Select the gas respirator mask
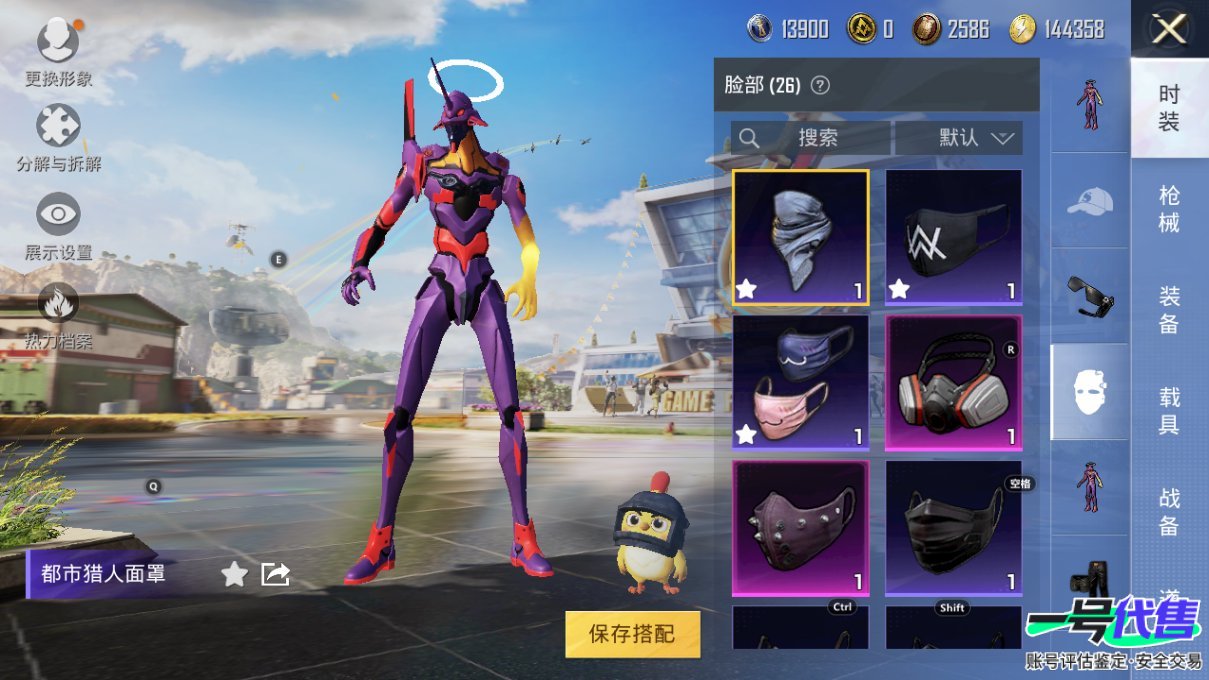 pos(953,382)
